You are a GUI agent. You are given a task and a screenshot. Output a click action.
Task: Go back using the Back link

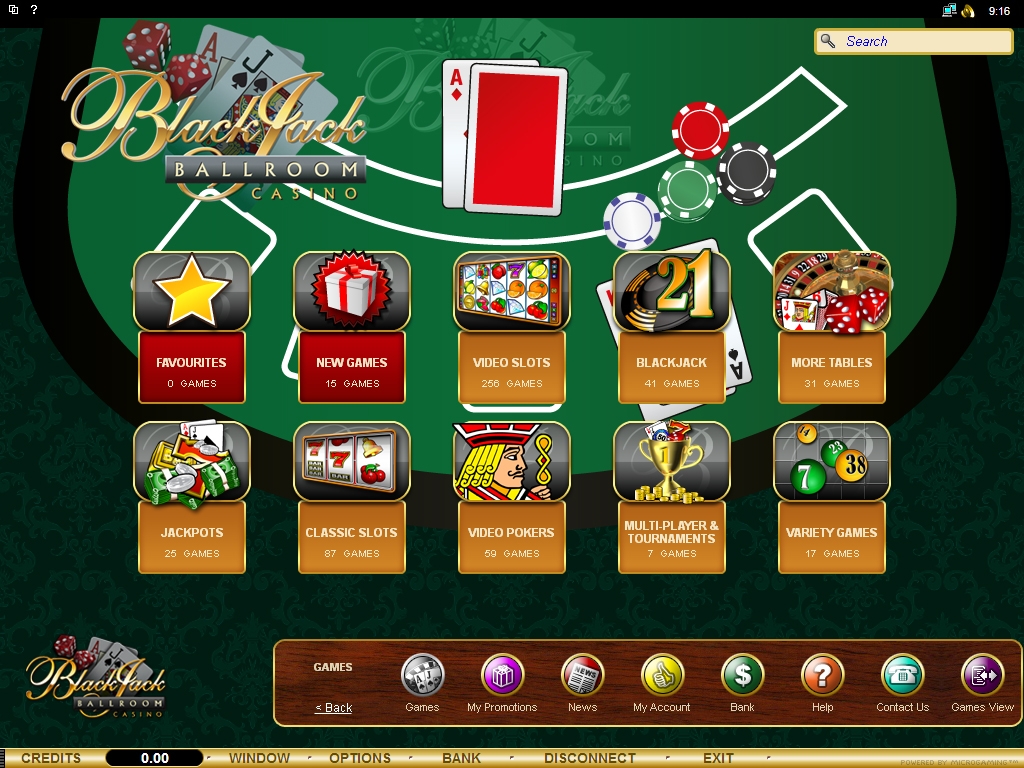coord(334,708)
